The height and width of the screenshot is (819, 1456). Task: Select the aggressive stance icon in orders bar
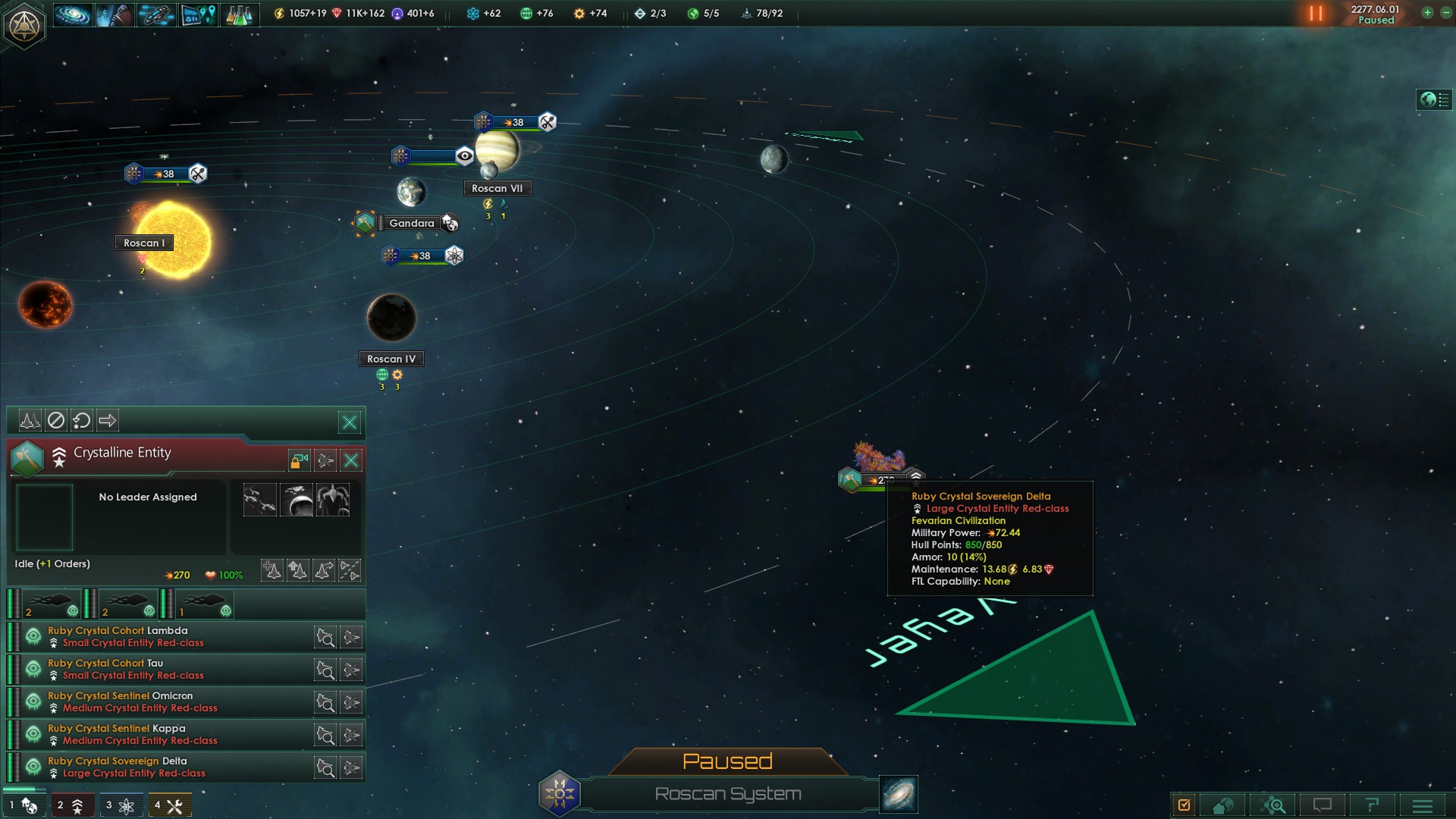(30, 420)
